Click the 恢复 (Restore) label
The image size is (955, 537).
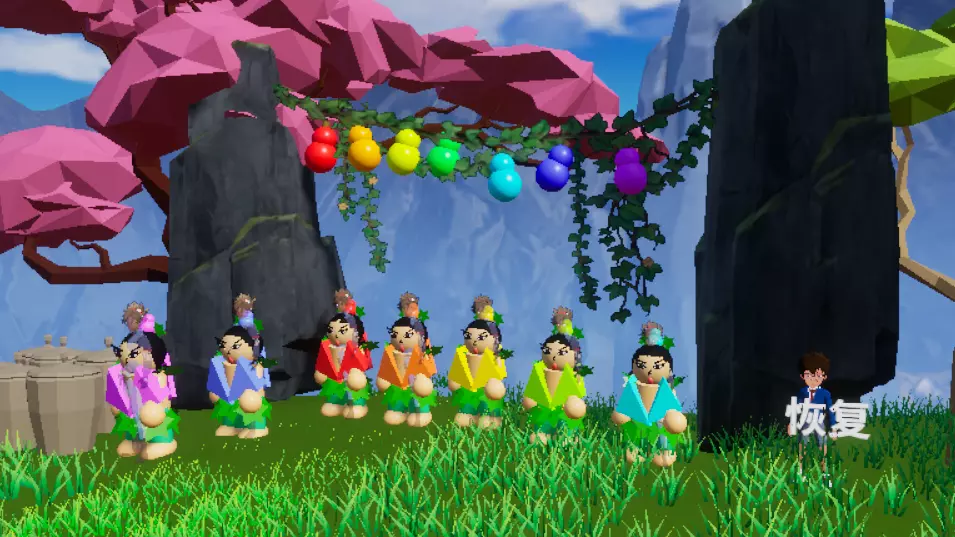click(827, 417)
